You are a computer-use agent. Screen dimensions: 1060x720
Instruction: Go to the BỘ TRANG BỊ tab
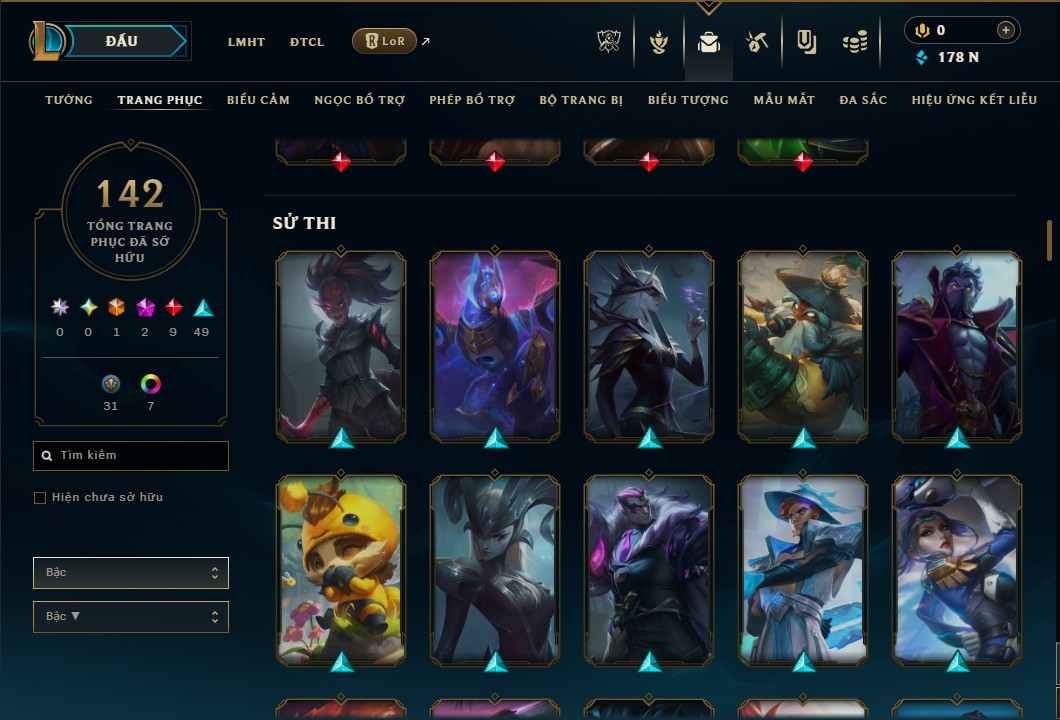(x=581, y=100)
